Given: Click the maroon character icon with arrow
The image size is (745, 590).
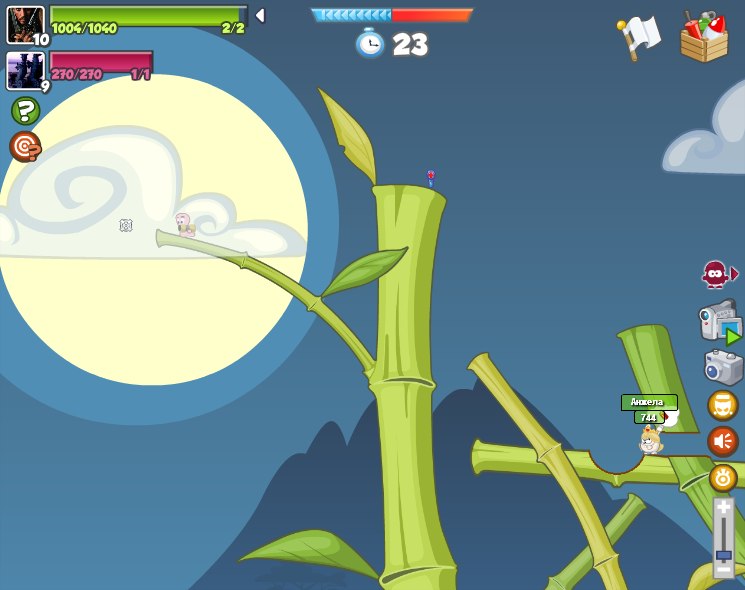Looking at the screenshot, I should click(718, 274).
